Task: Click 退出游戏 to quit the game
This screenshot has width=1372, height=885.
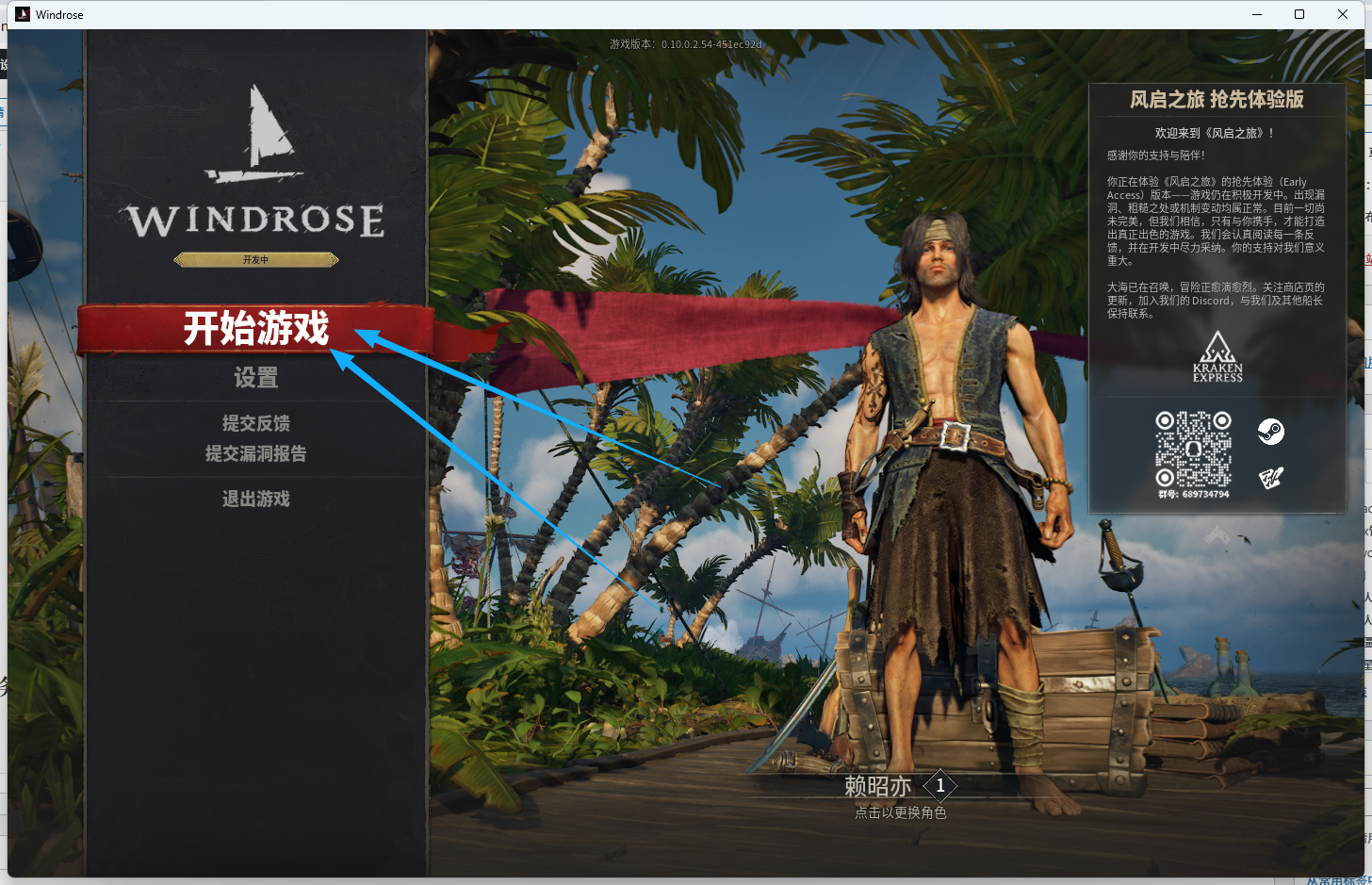Action: 255,499
